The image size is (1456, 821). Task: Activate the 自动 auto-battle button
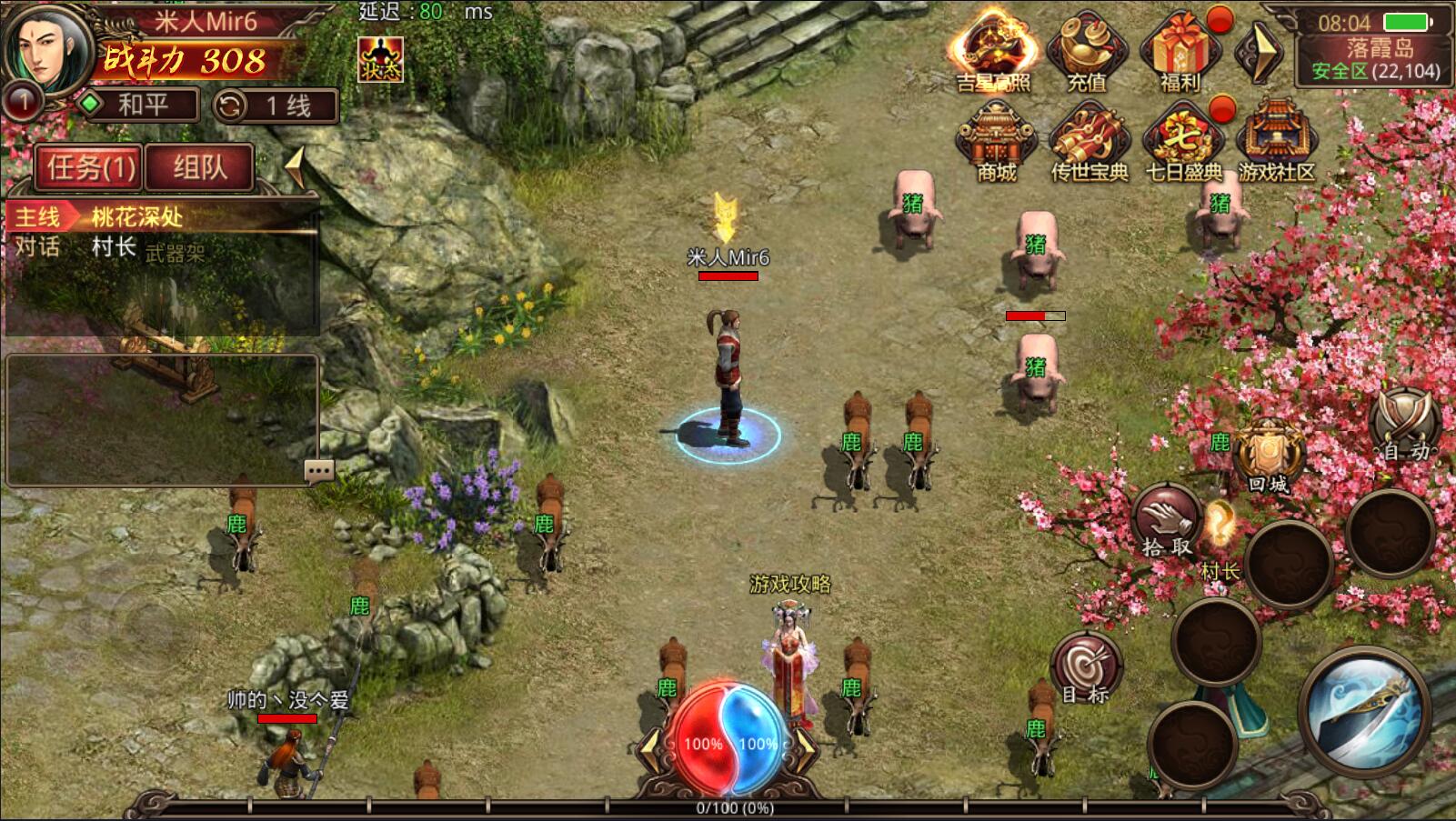pos(1405,426)
